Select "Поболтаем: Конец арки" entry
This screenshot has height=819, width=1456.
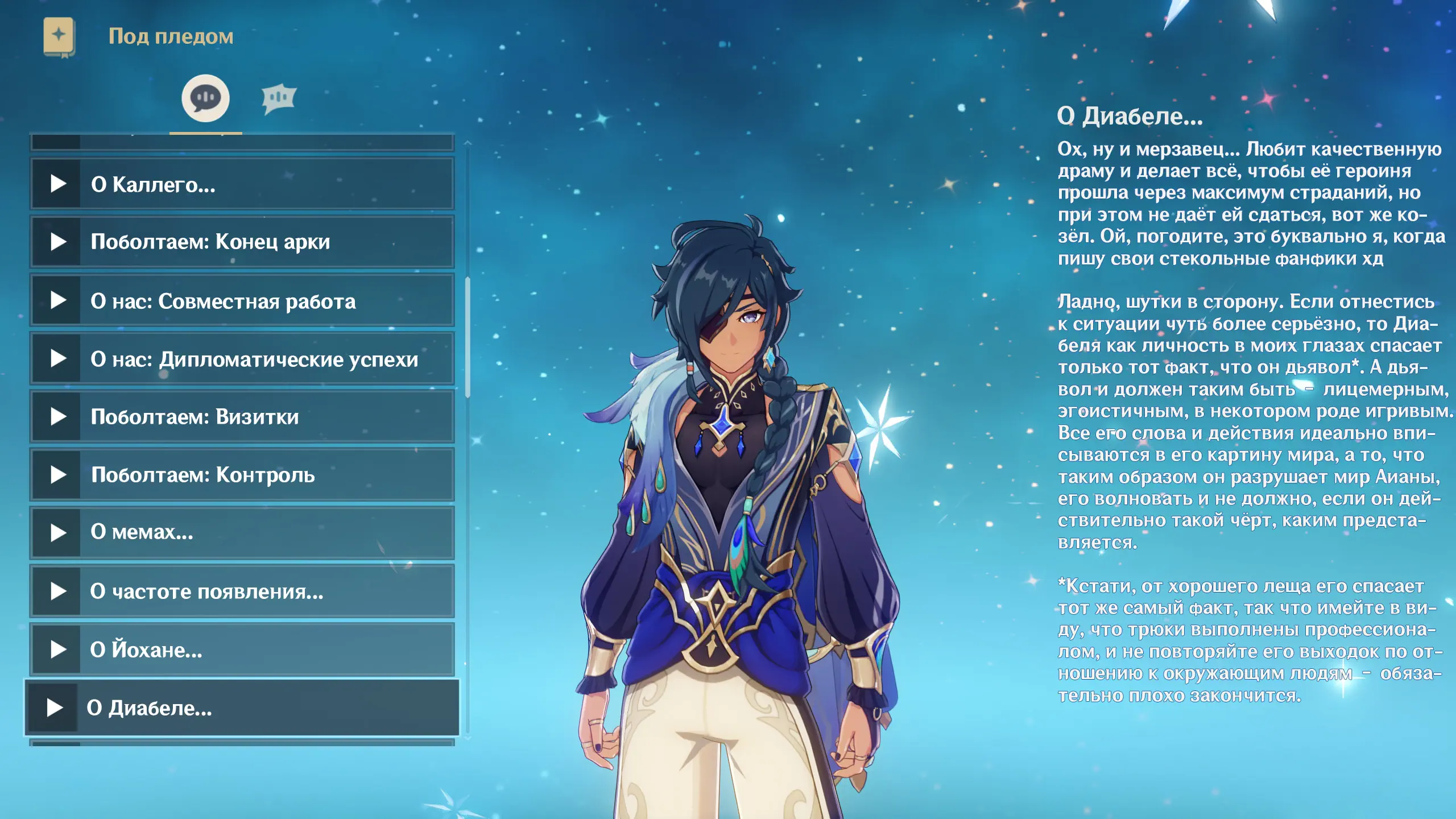coord(242,242)
